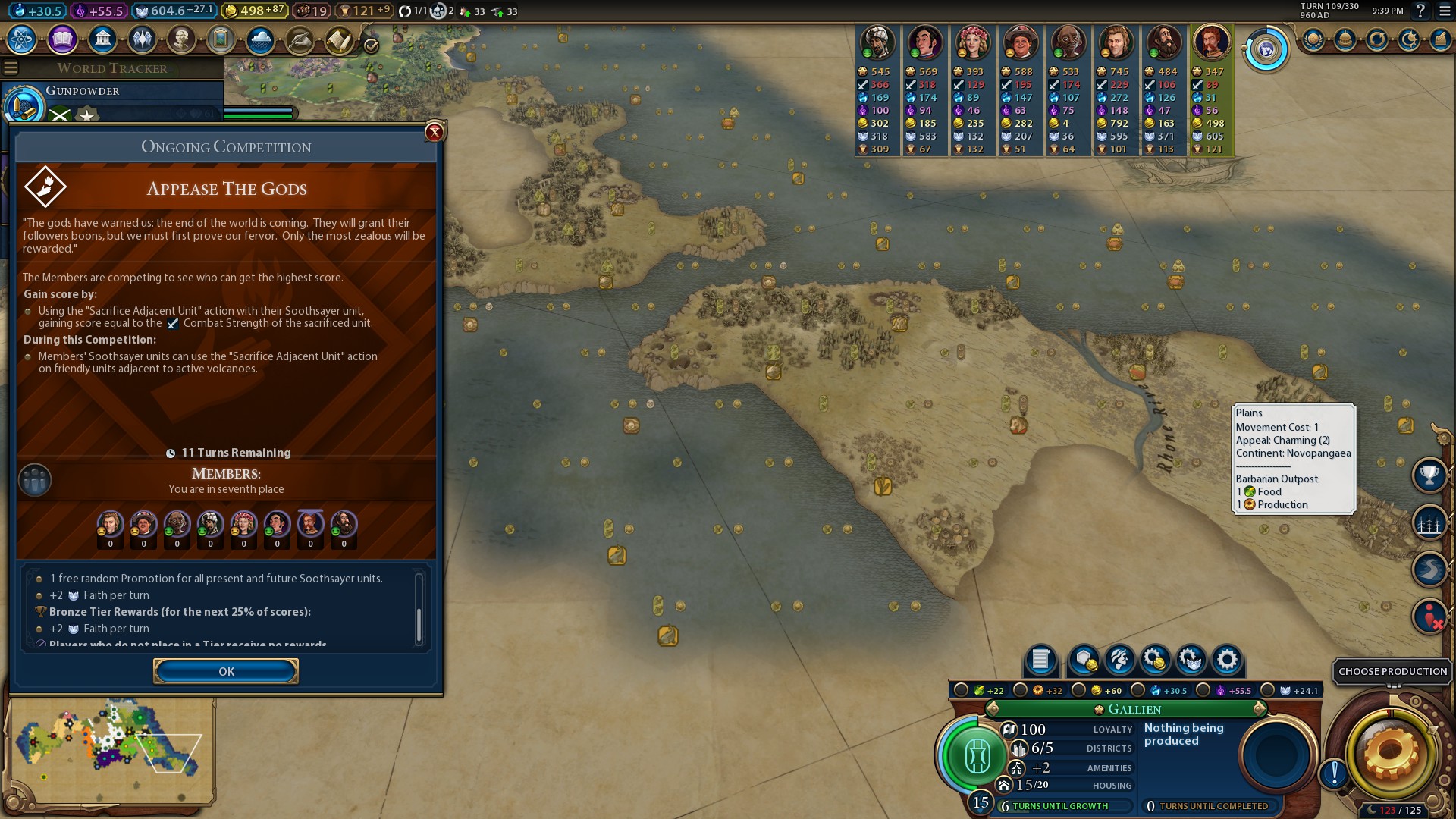Open the religion wings icon
Screen dimensions: 1456x819
click(142, 39)
